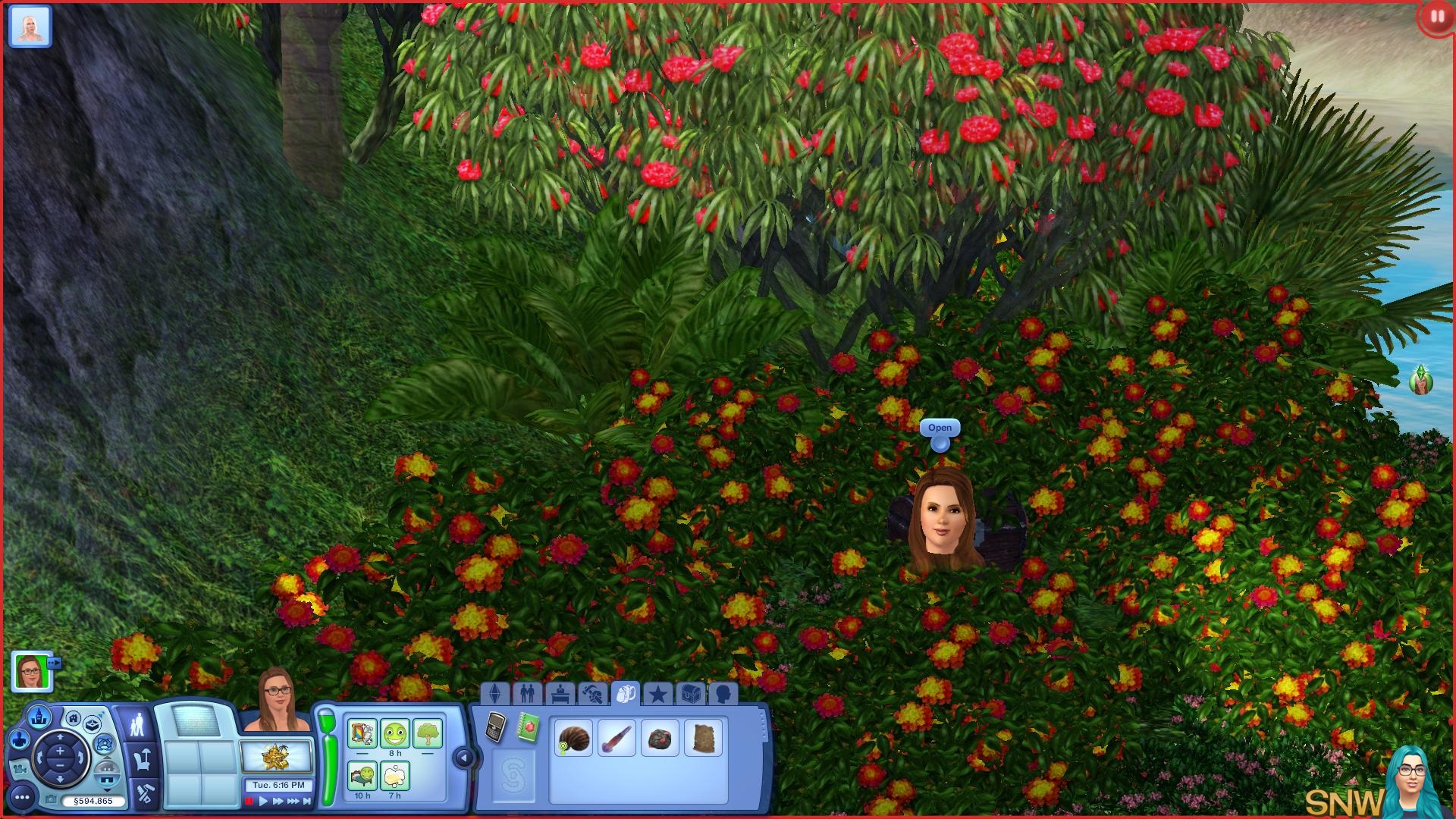Enter Build mode
1456x819 pixels.
point(144,793)
